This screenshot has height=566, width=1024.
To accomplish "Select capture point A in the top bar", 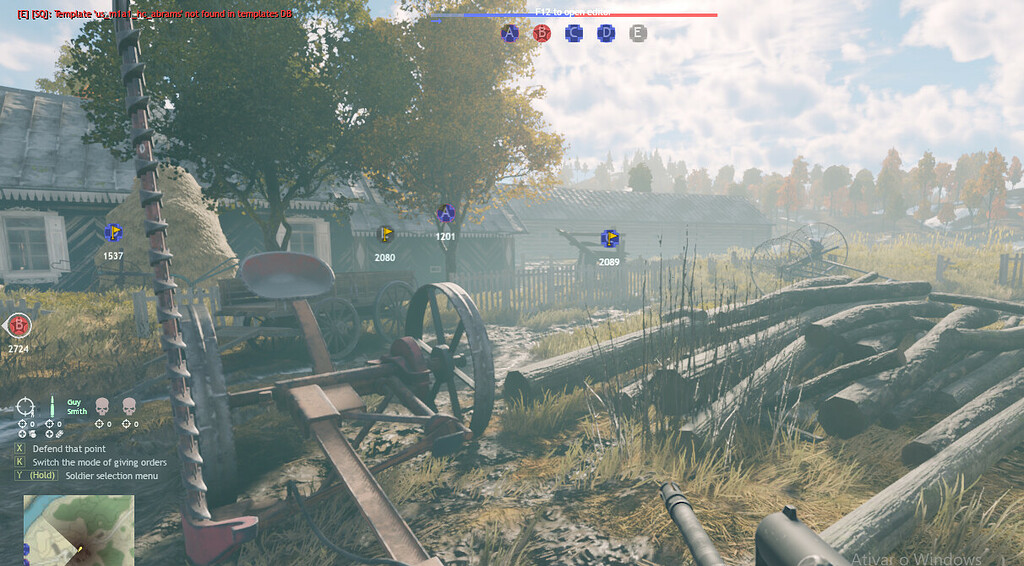I will [510, 33].
